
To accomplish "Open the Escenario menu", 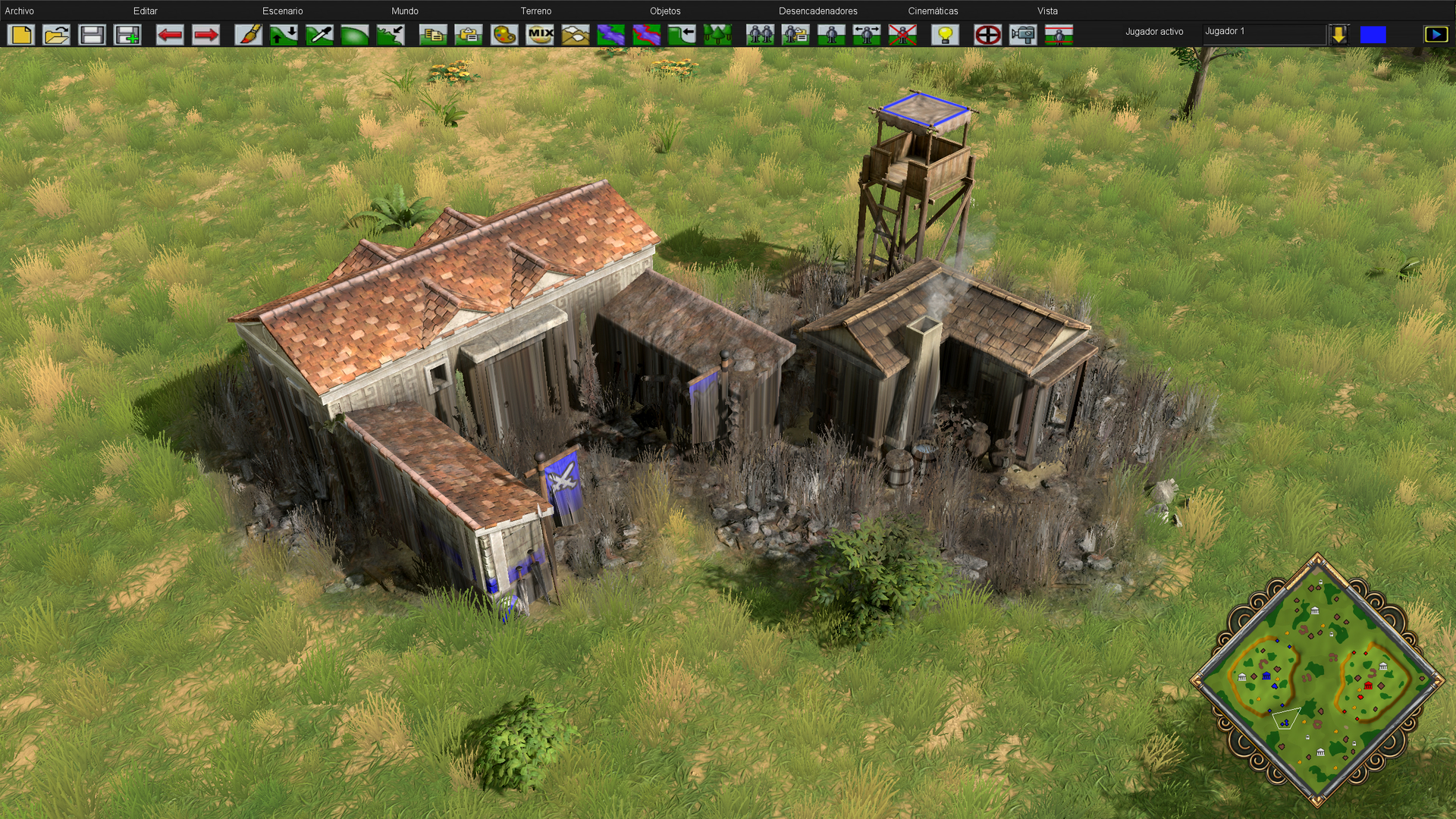I will [x=282, y=11].
